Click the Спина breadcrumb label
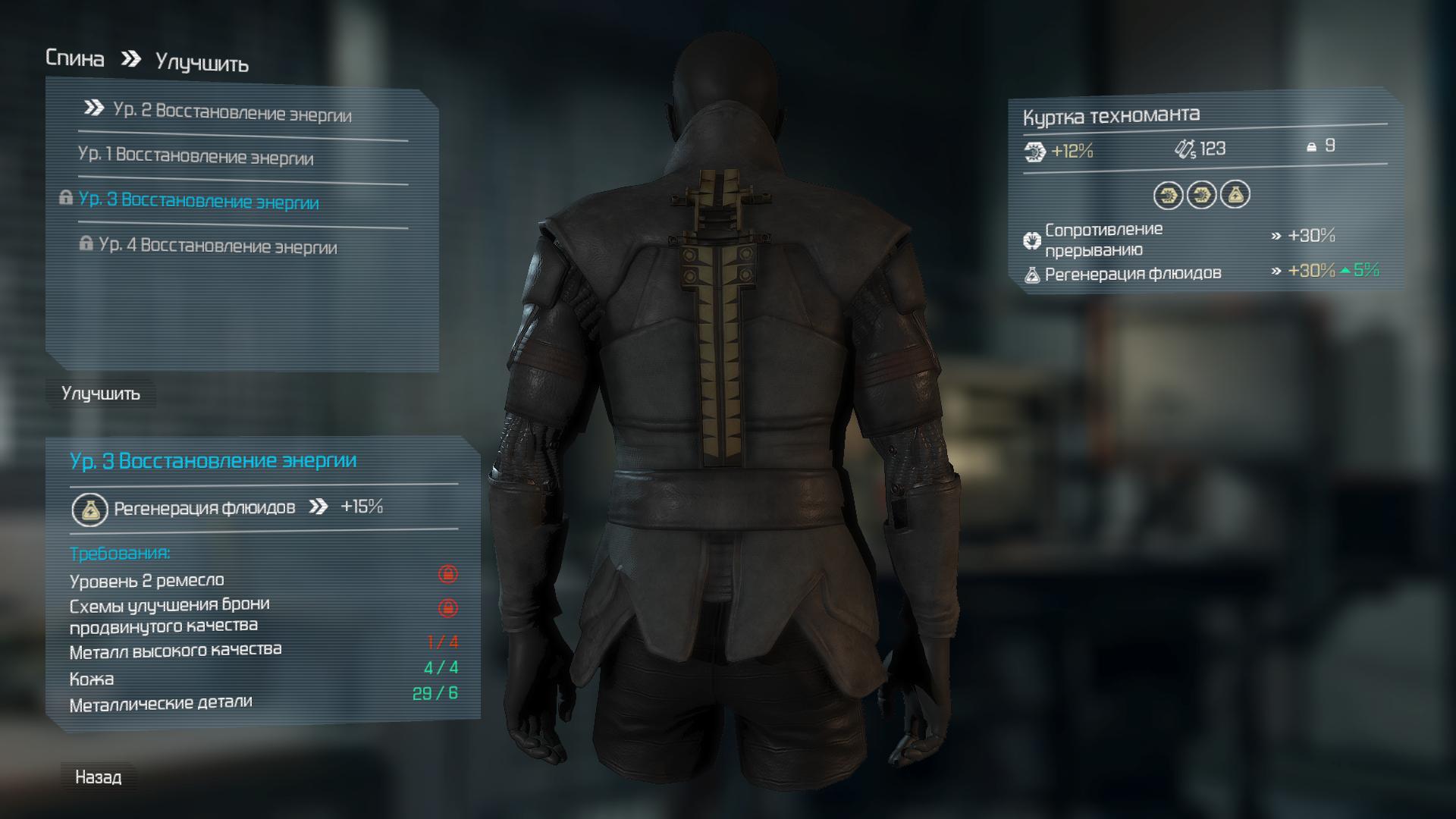Screen dimensions: 1456x819 click(x=75, y=58)
